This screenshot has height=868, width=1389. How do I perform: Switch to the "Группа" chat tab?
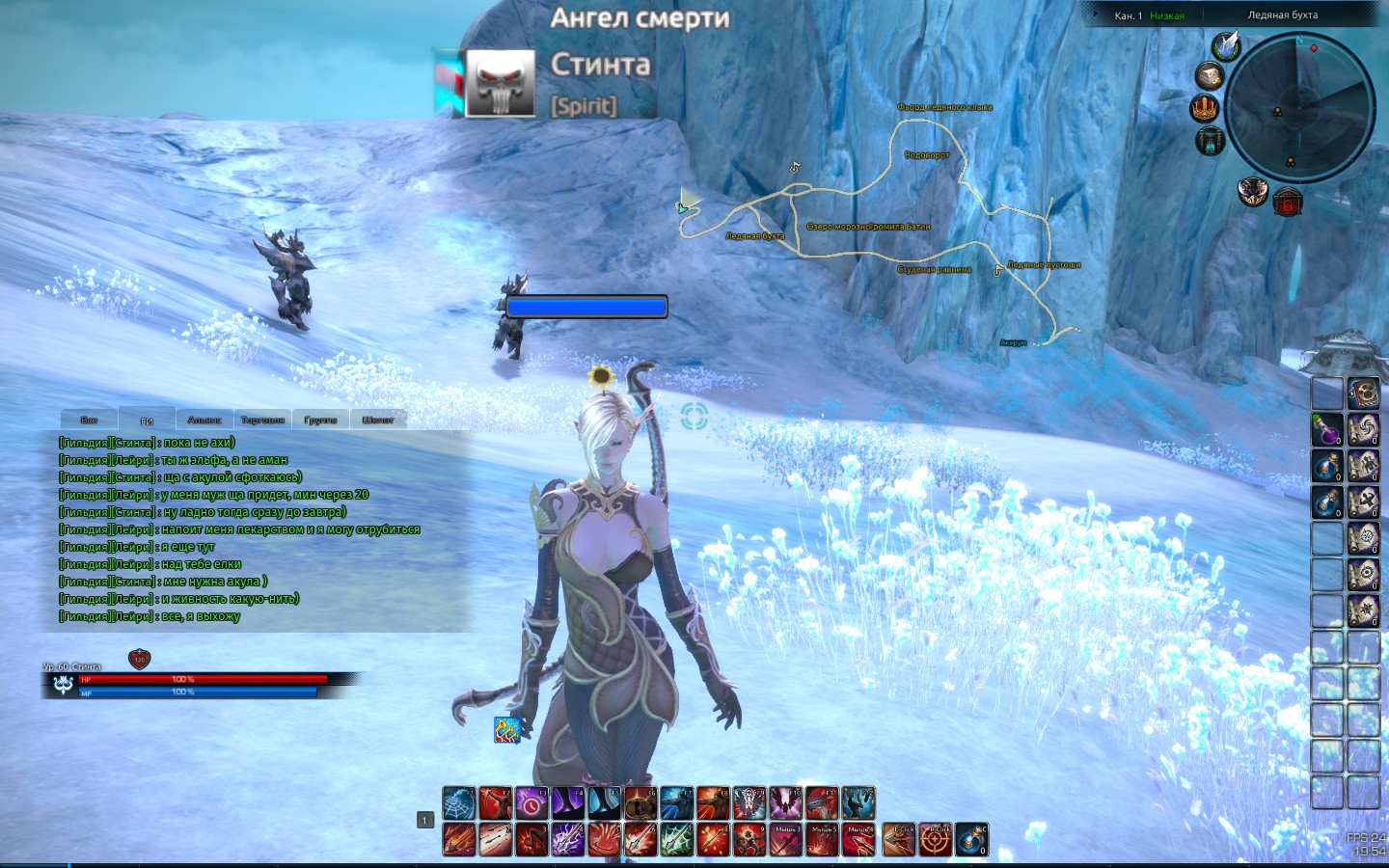320,420
